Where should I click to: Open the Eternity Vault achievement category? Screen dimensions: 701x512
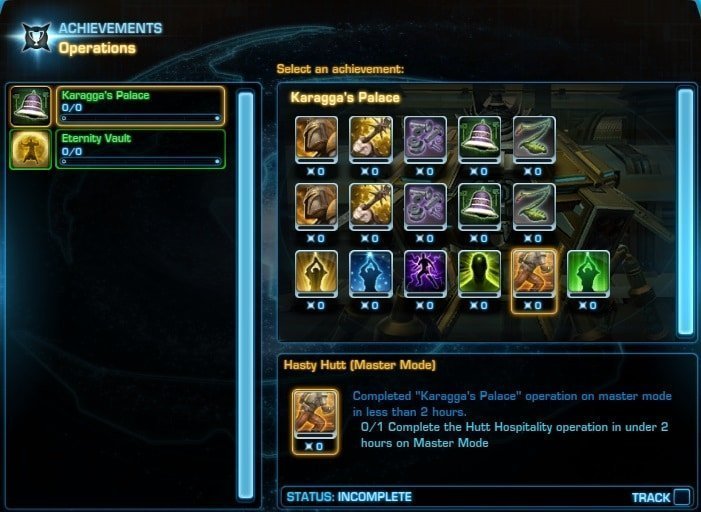(139, 149)
